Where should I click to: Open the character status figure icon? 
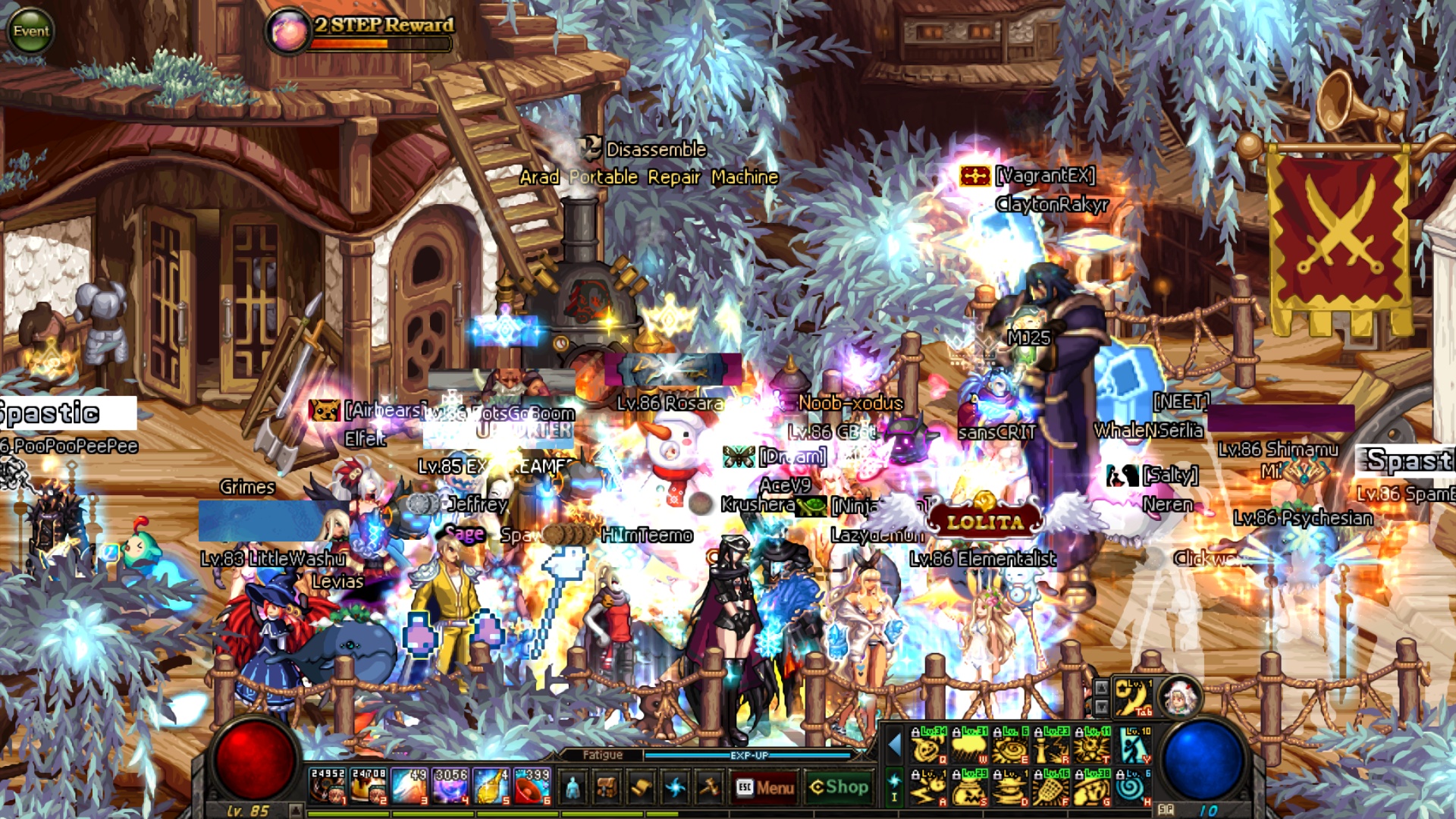point(573,788)
